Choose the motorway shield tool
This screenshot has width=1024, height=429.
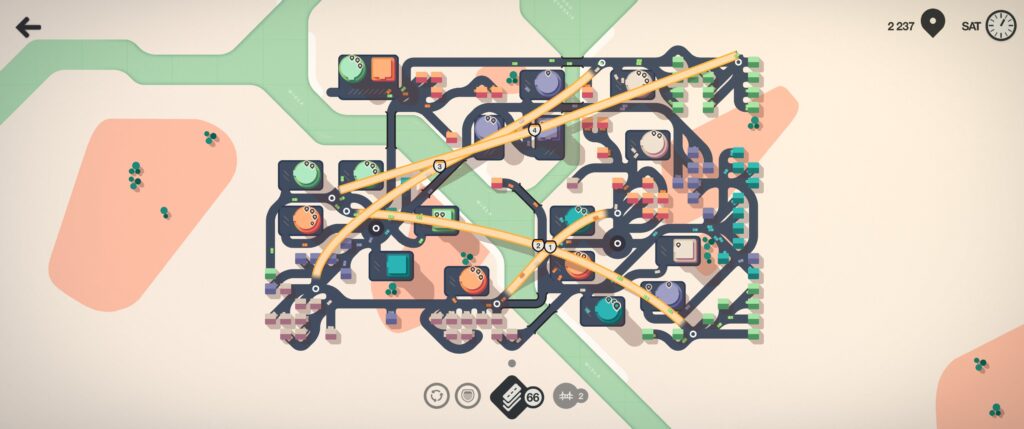[x=467, y=396]
